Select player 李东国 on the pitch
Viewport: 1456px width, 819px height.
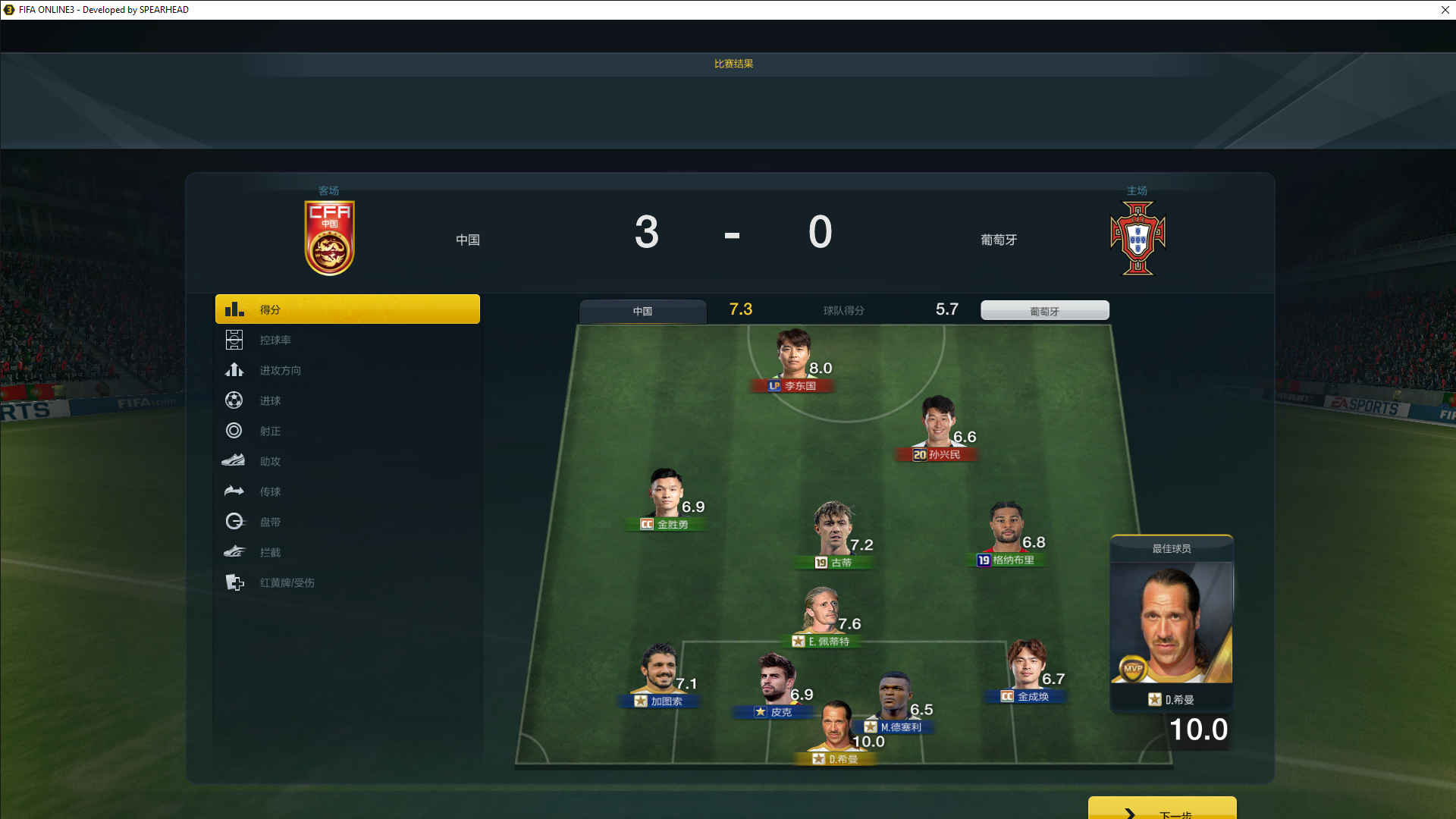point(793,356)
